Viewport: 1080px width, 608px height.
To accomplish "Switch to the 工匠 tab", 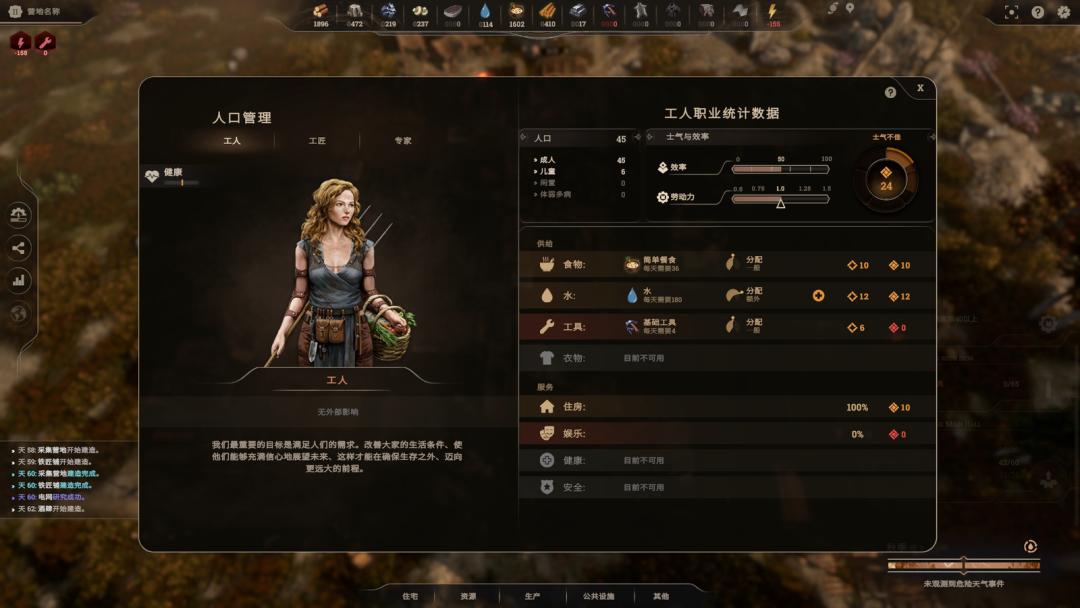I will click(317, 141).
